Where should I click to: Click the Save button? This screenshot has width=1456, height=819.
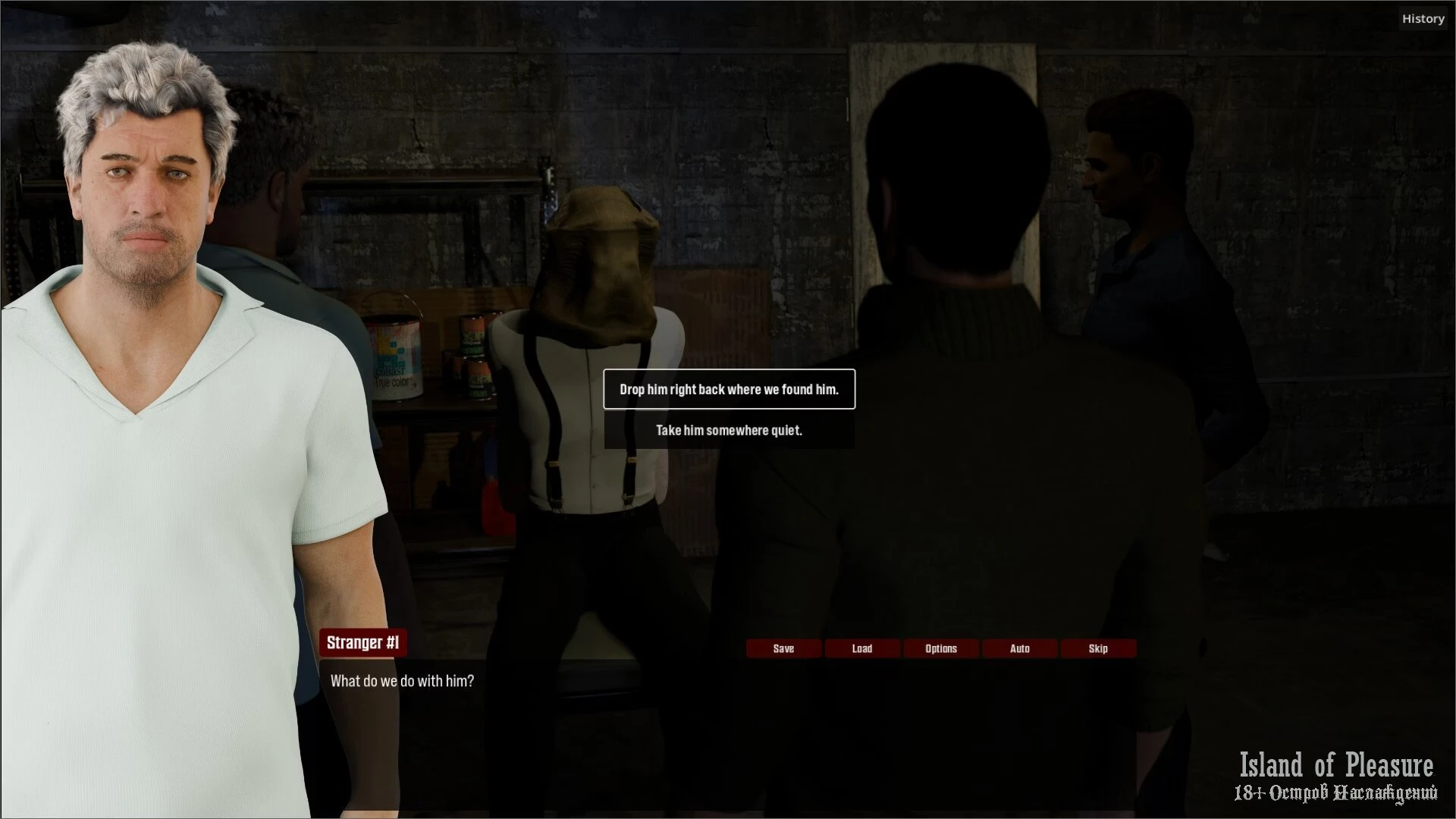[783, 648]
